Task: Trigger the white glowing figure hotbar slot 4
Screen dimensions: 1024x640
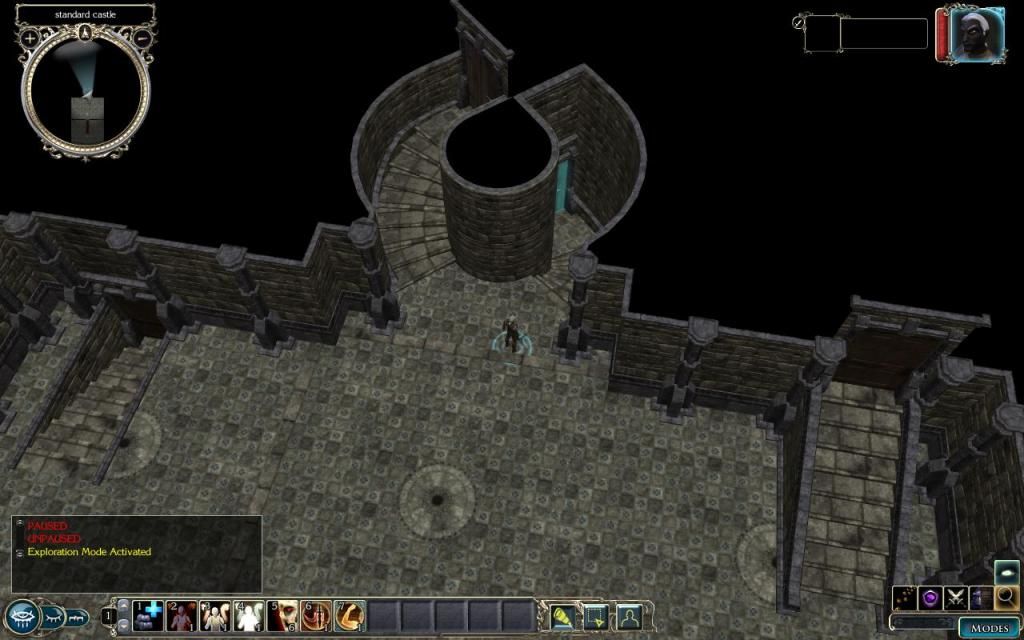Action: point(249,616)
